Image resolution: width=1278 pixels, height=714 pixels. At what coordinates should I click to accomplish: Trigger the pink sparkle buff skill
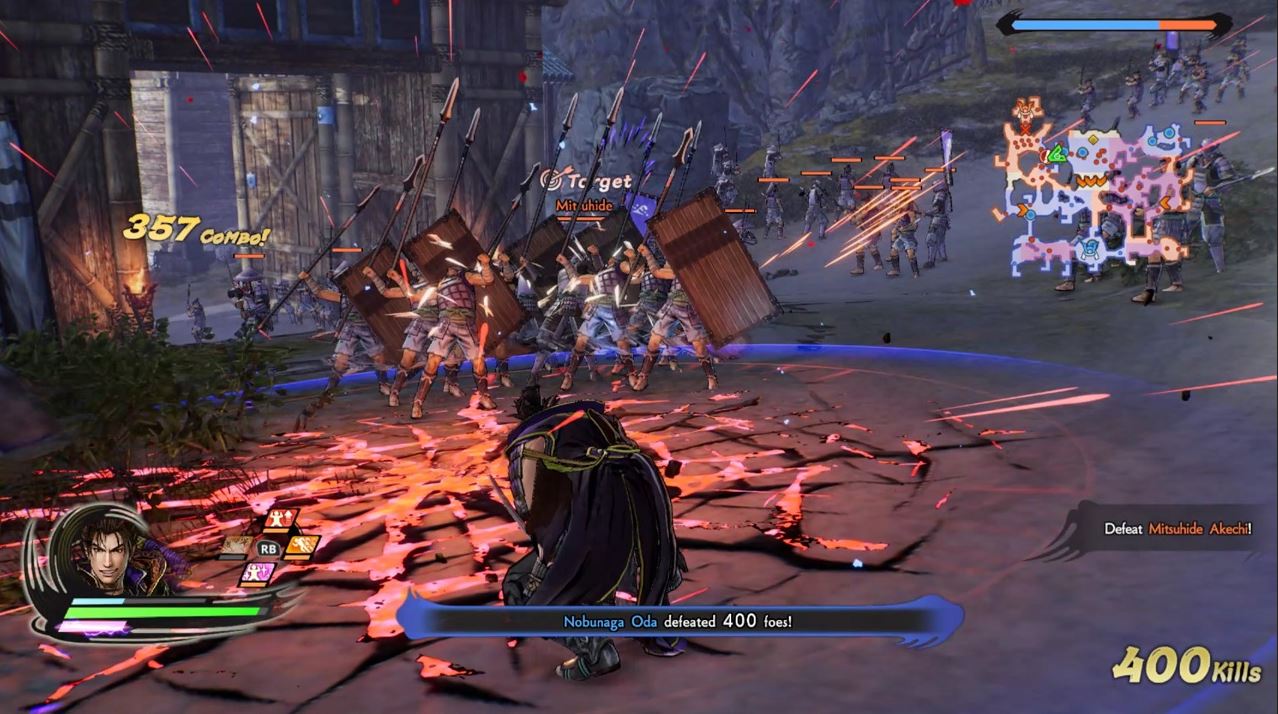[x=257, y=573]
